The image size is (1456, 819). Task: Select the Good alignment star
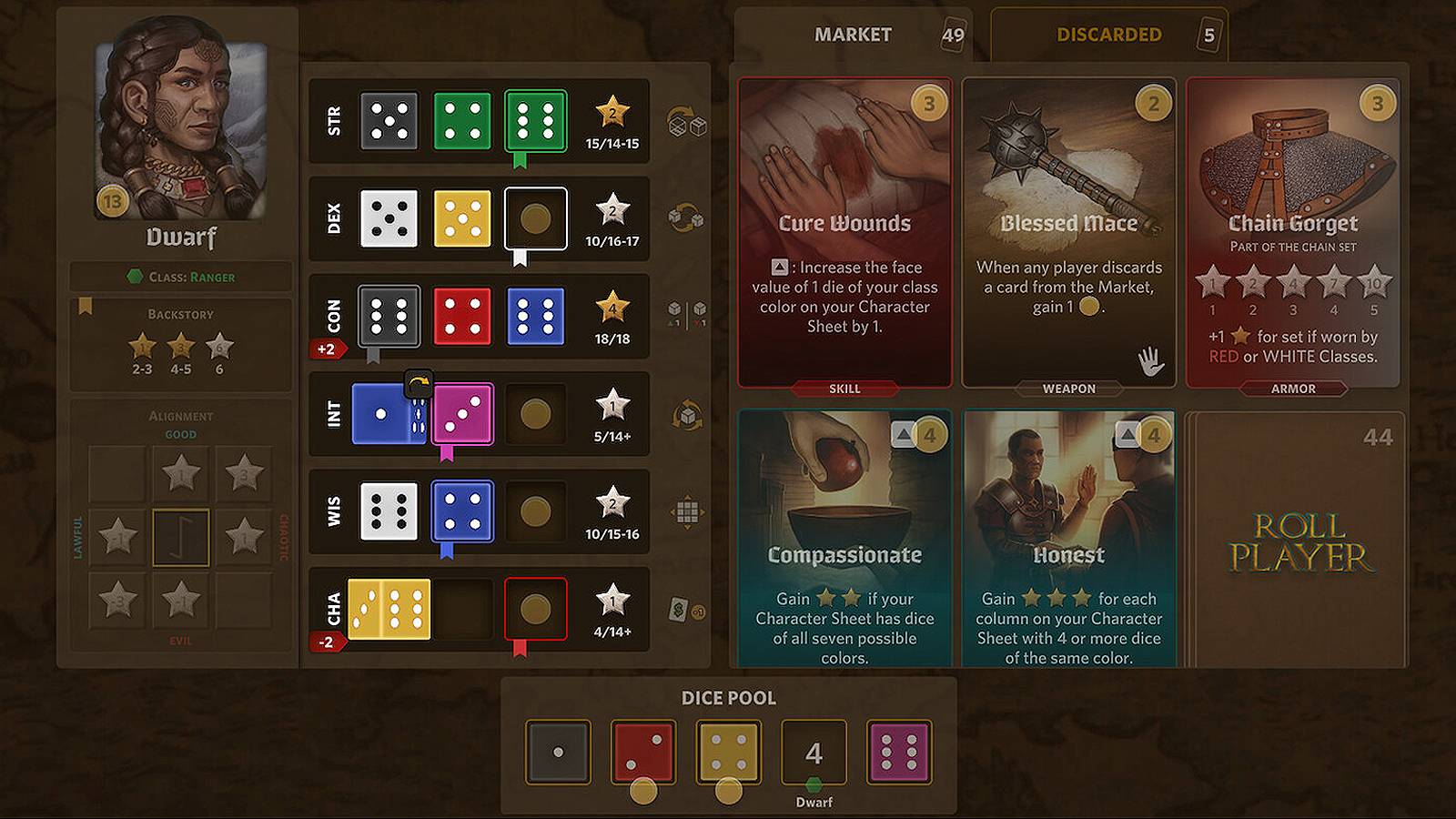181,473
